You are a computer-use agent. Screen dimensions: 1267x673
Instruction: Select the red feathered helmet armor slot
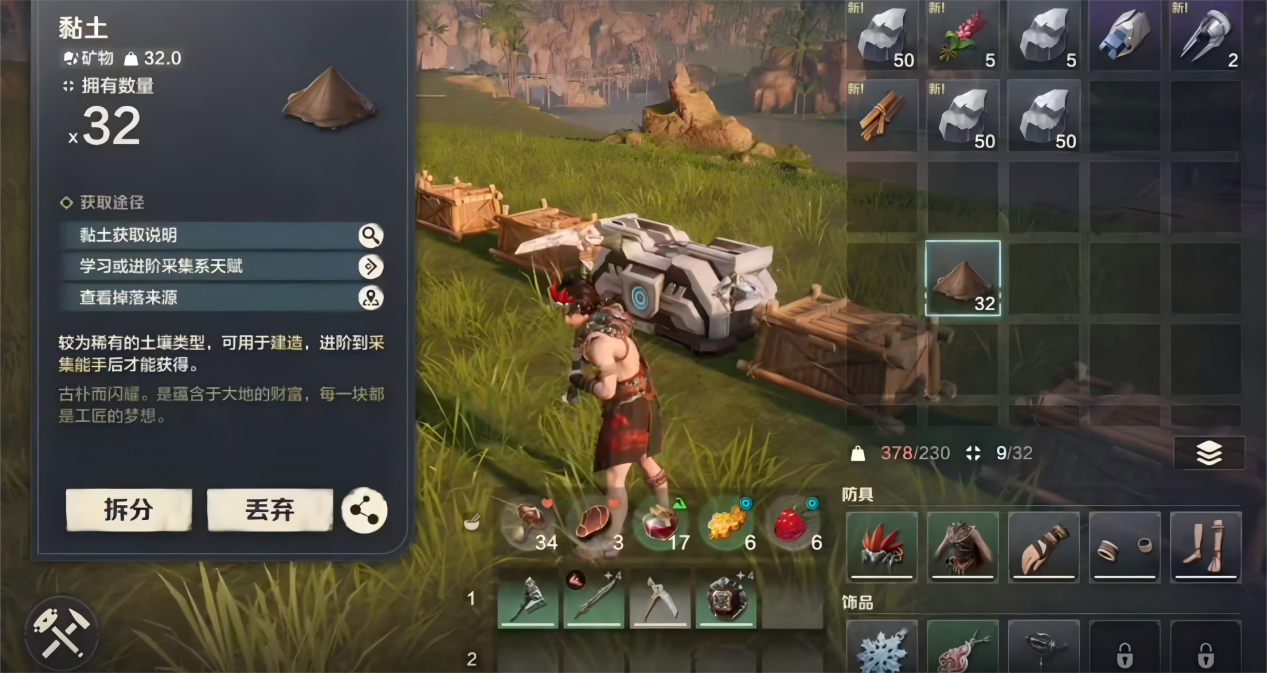(x=882, y=546)
